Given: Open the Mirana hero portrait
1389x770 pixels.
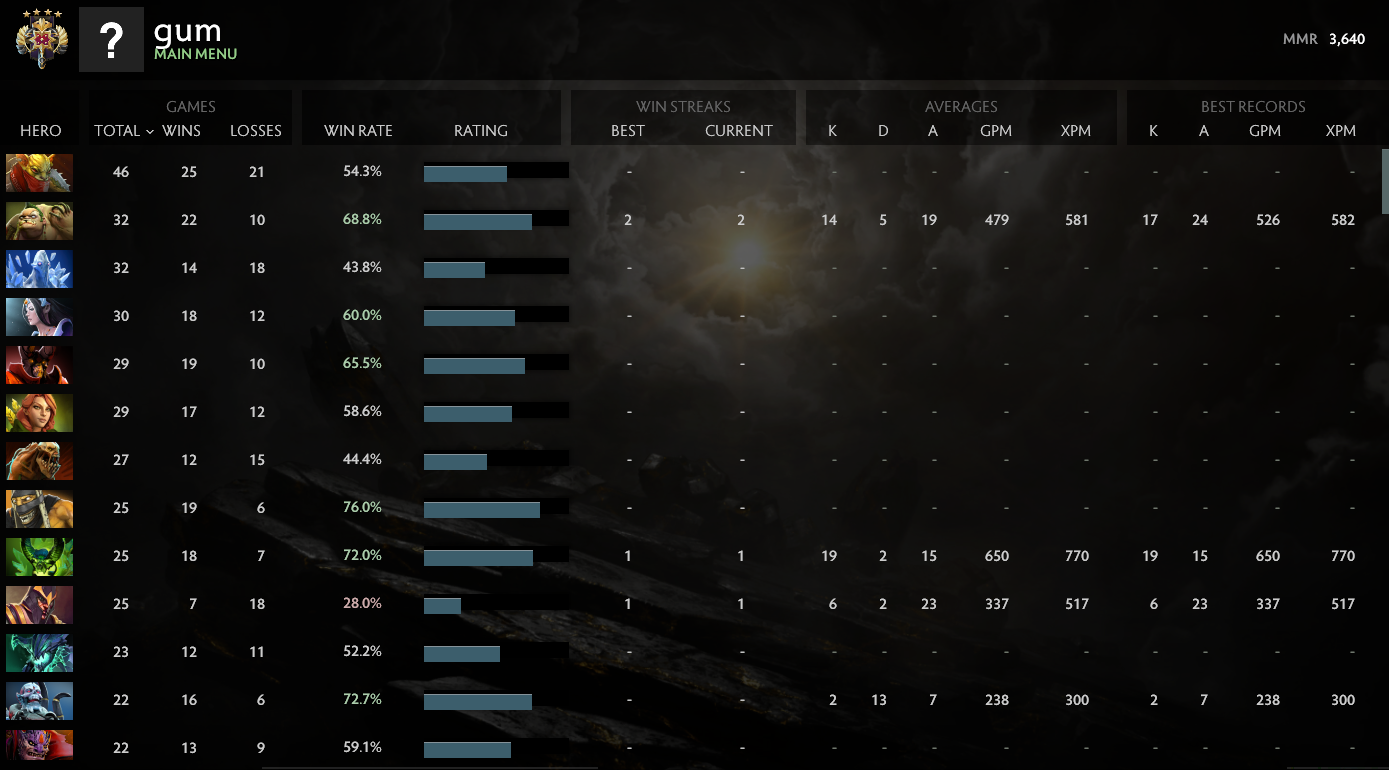Looking at the screenshot, I should 39,316.
